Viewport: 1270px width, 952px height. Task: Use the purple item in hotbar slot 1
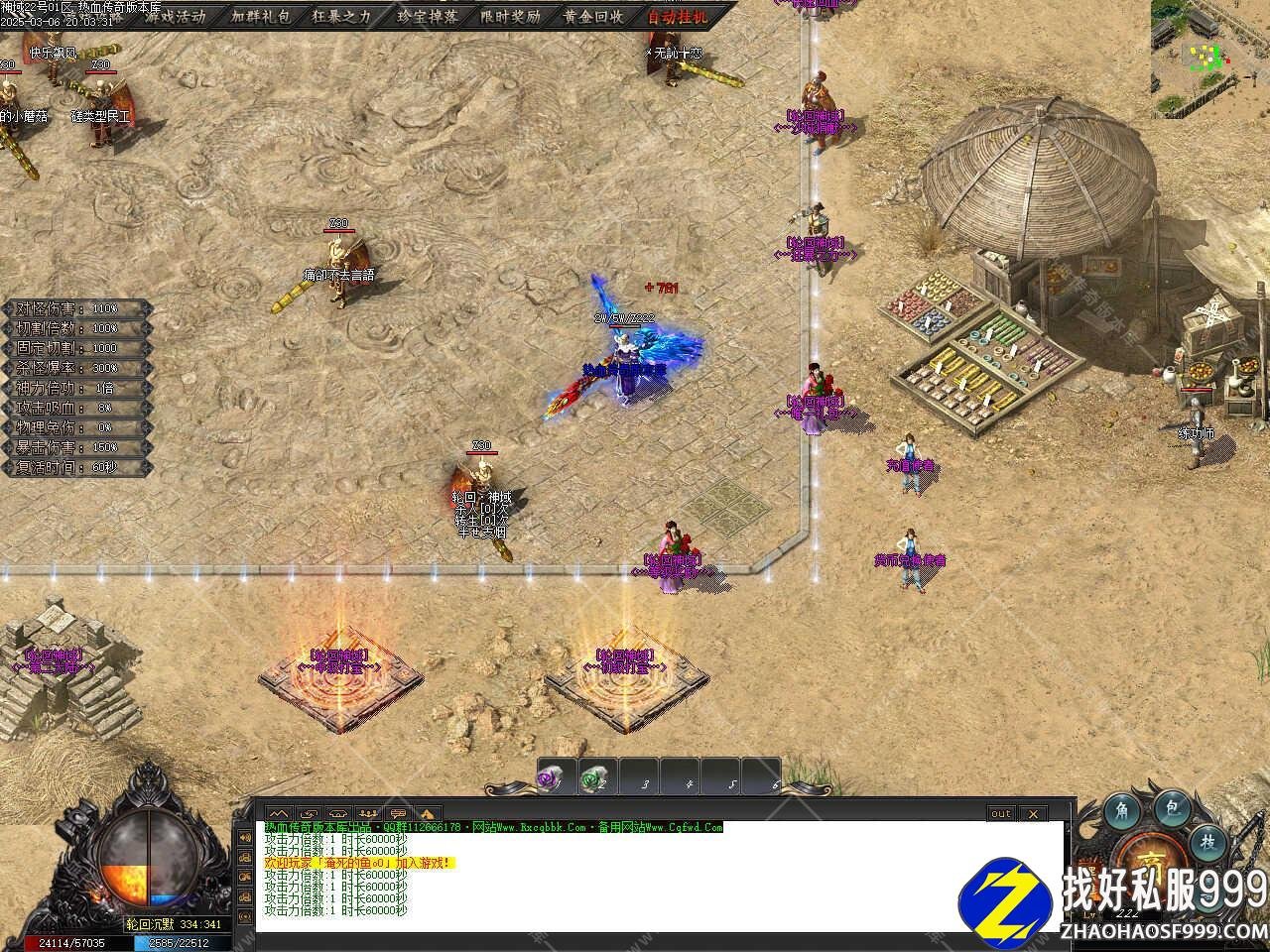pos(549,780)
